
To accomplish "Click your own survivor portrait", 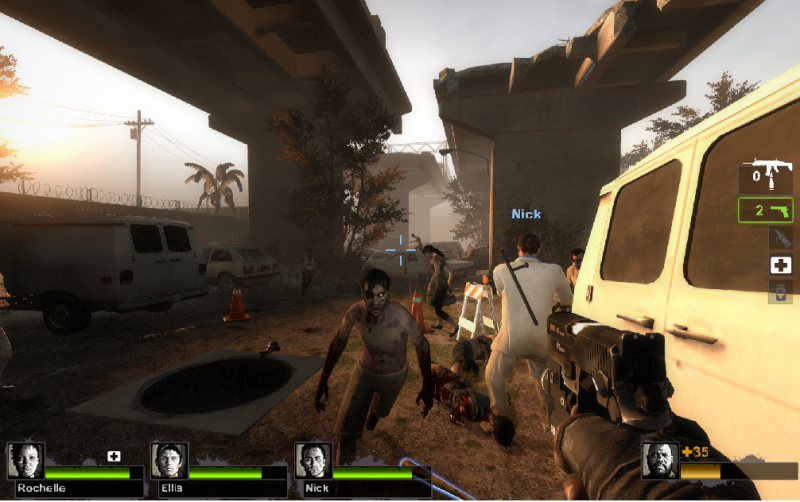I will click(x=659, y=460).
